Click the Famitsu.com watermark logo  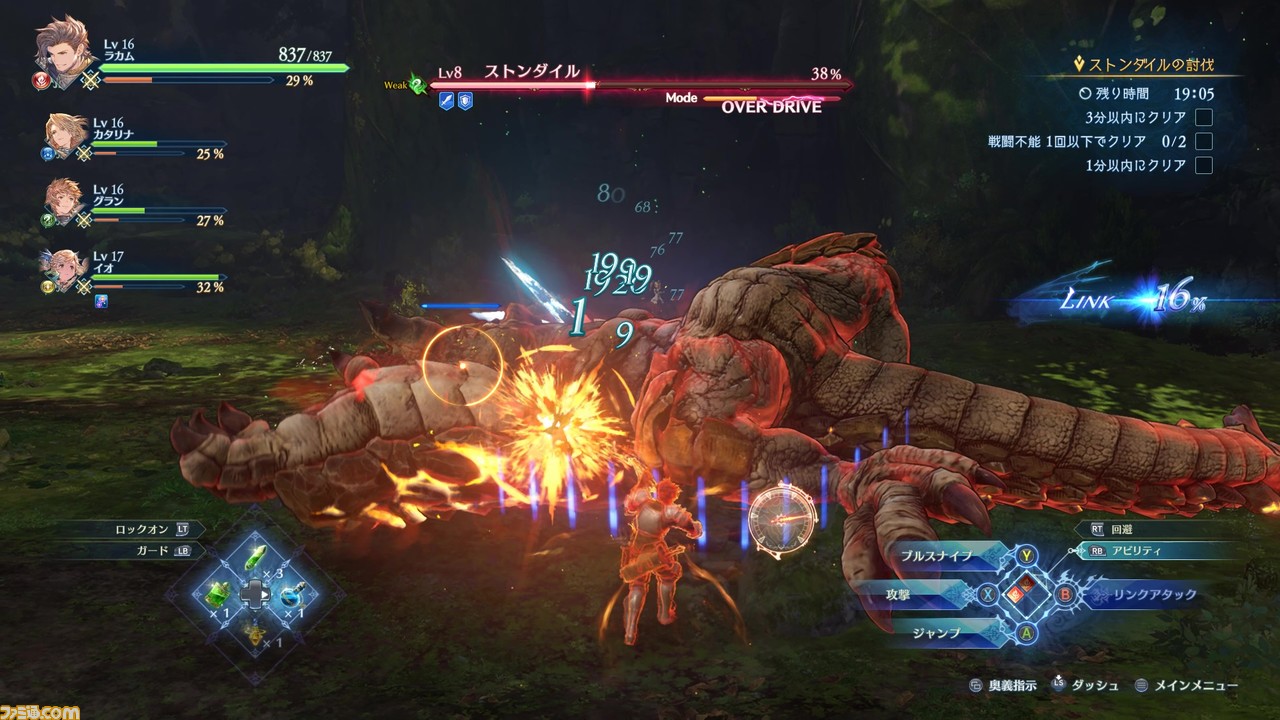click(x=40, y=711)
